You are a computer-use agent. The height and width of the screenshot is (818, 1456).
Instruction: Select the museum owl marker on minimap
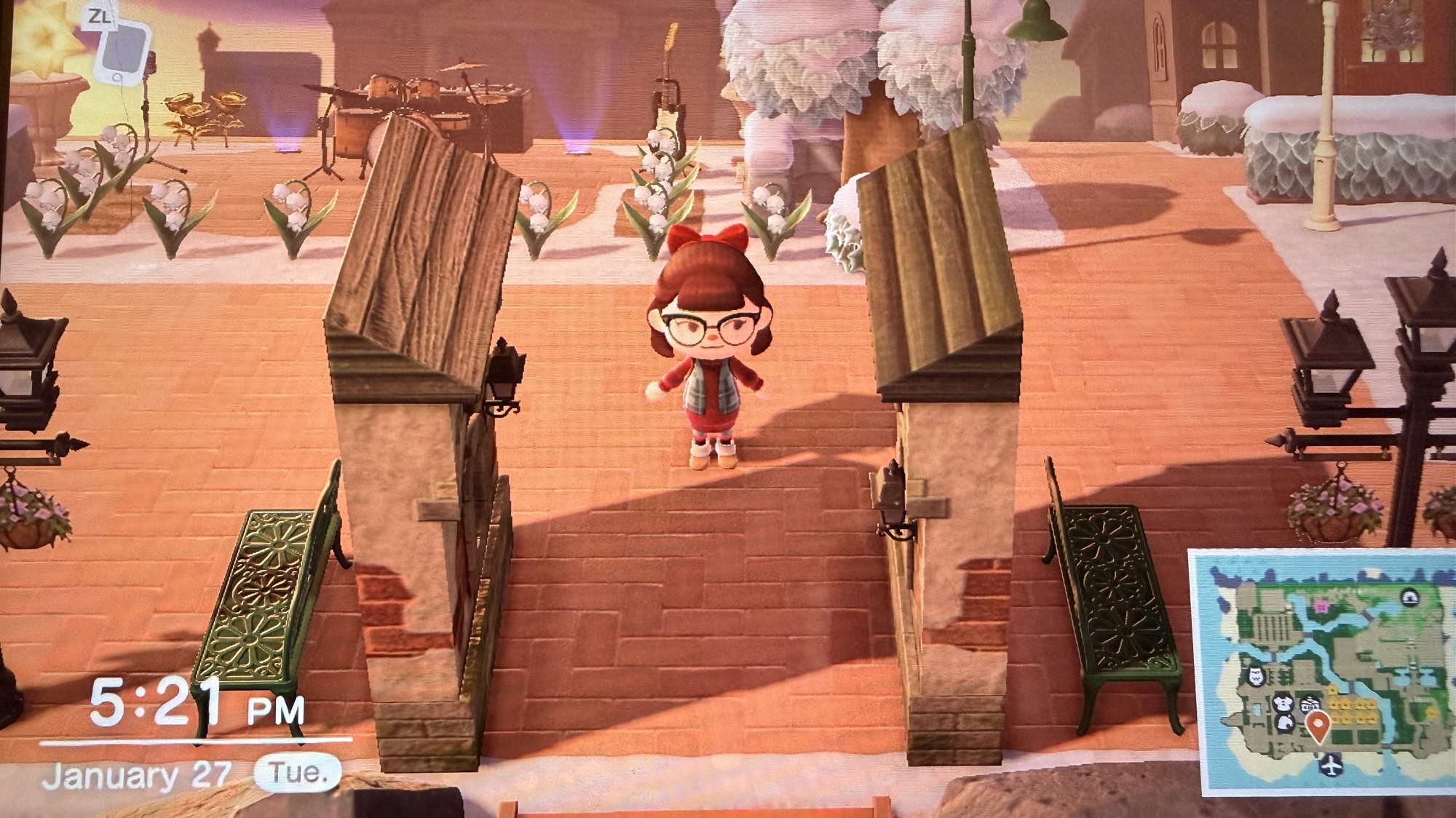point(1256,677)
